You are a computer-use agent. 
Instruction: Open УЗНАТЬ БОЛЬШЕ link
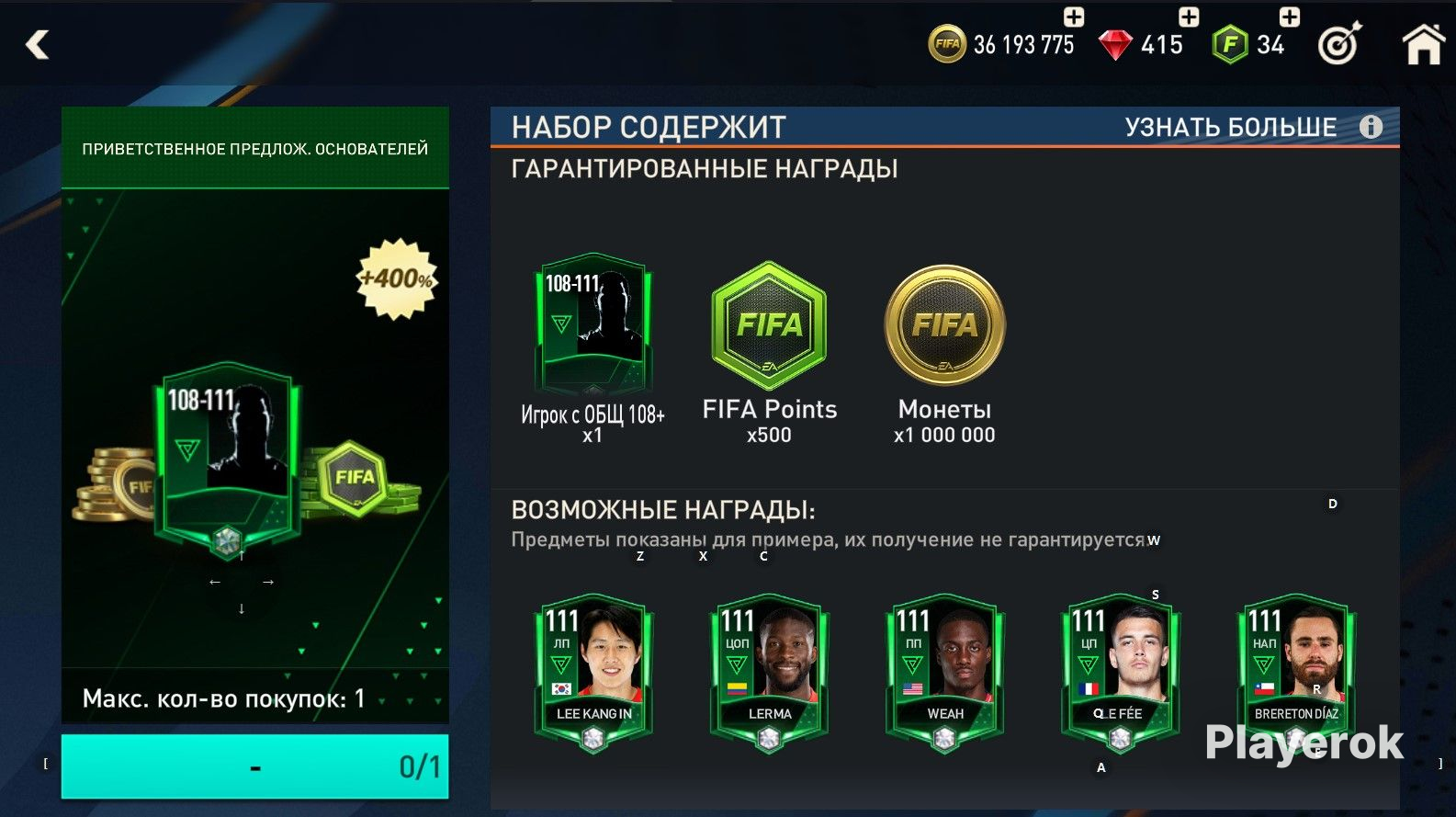1231,128
